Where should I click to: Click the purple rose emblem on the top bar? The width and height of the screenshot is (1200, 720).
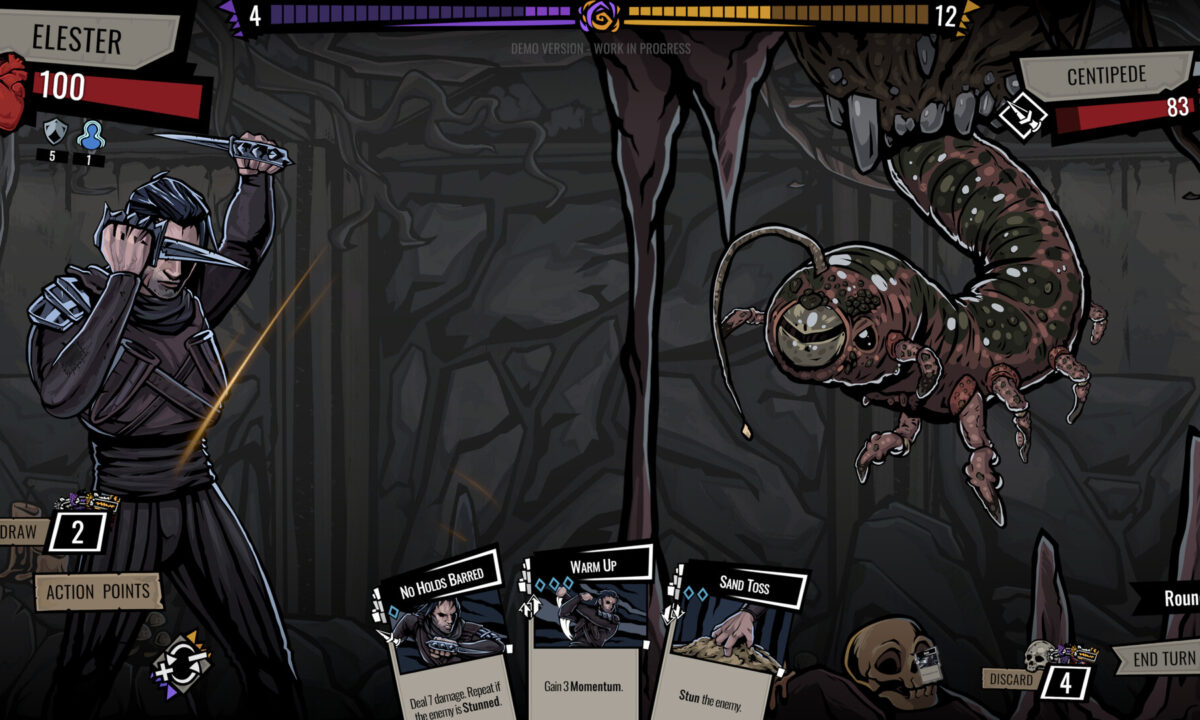pyautogui.click(x=598, y=16)
